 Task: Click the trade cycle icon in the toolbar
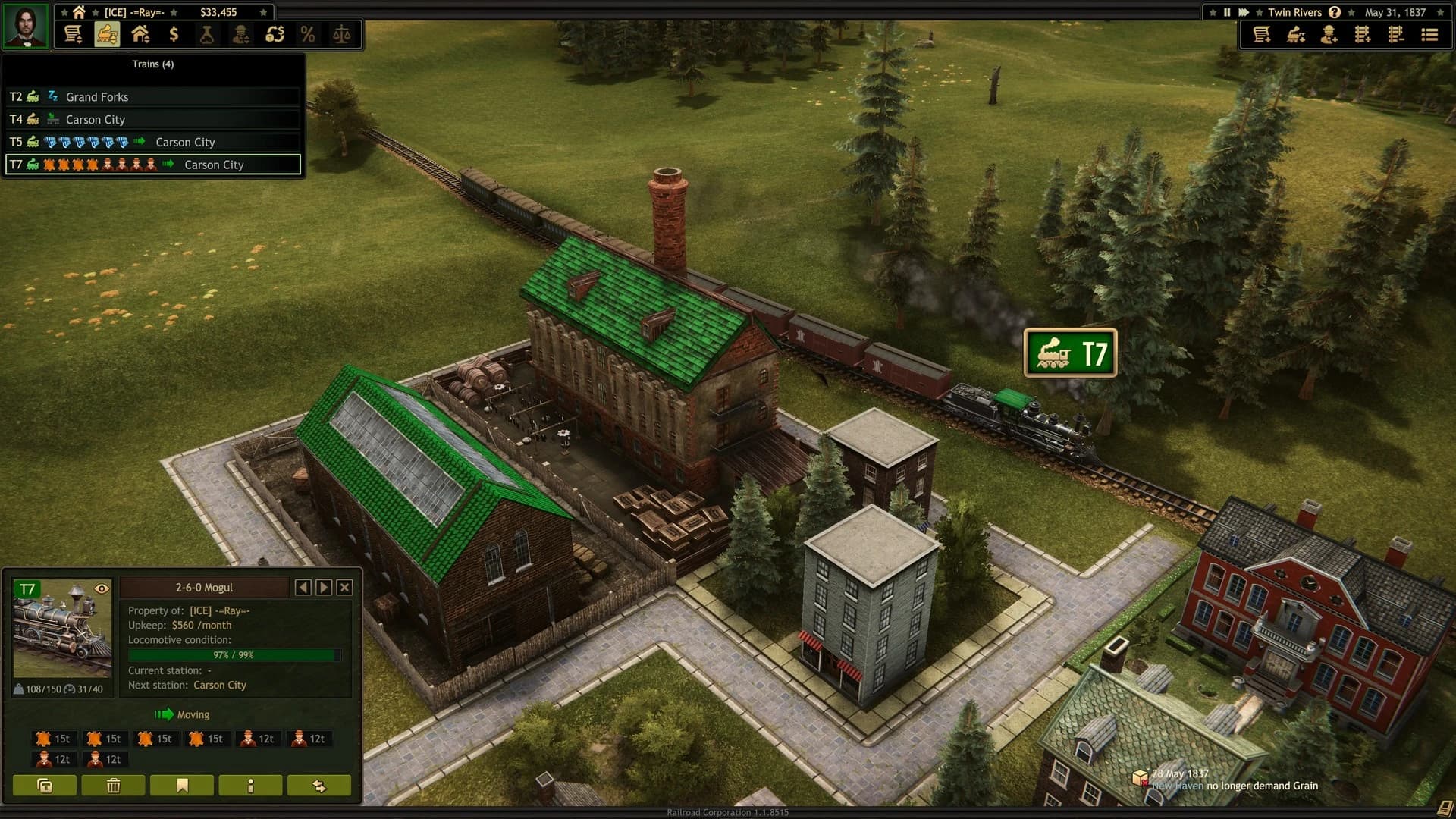click(x=276, y=34)
